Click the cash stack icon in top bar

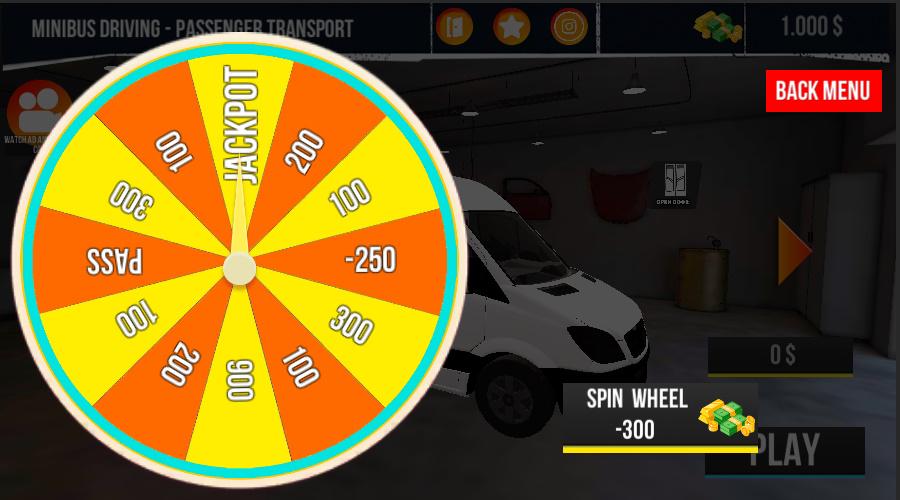point(718,27)
